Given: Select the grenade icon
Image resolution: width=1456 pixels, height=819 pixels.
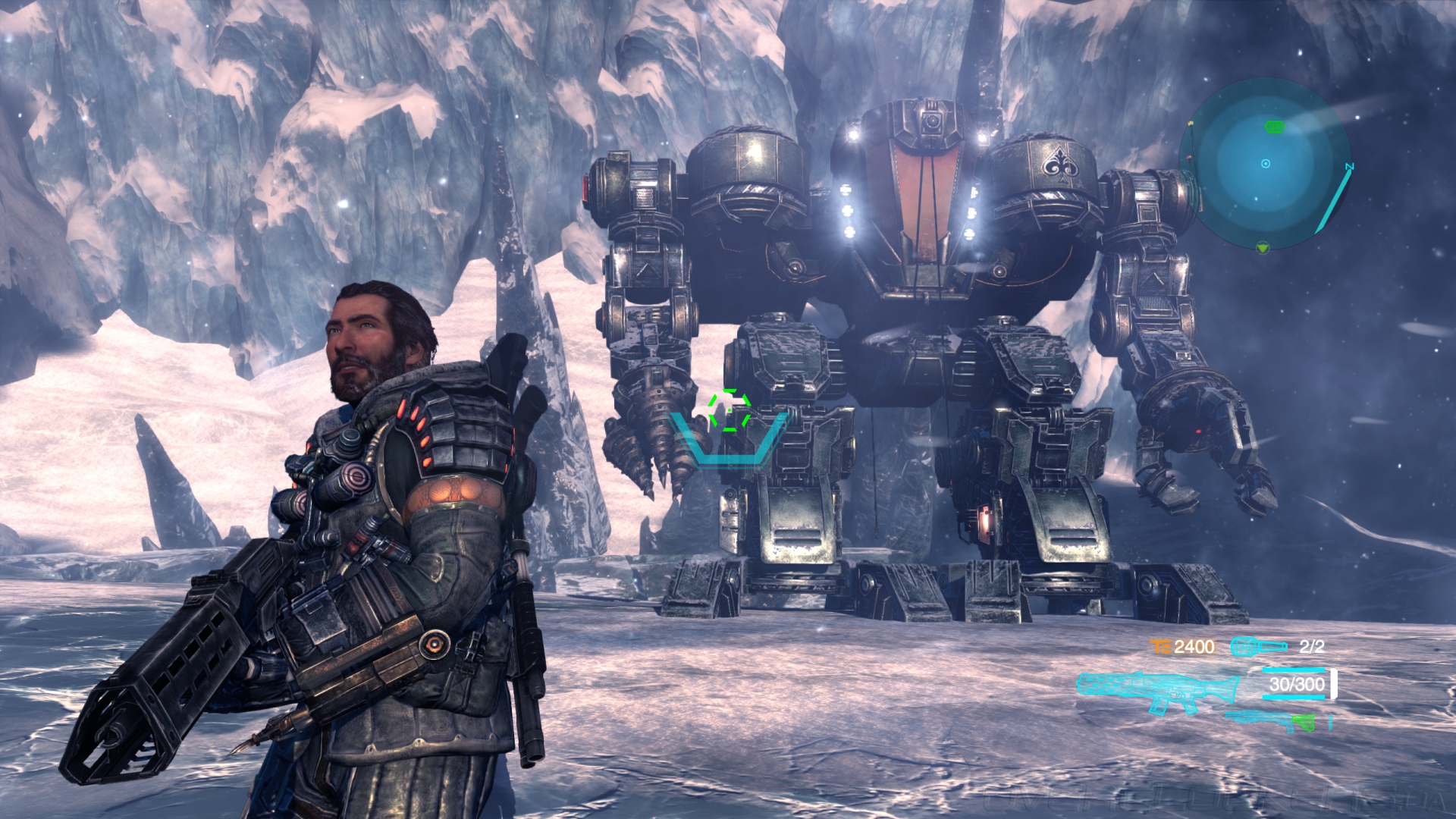Looking at the screenshot, I should click(1258, 647).
